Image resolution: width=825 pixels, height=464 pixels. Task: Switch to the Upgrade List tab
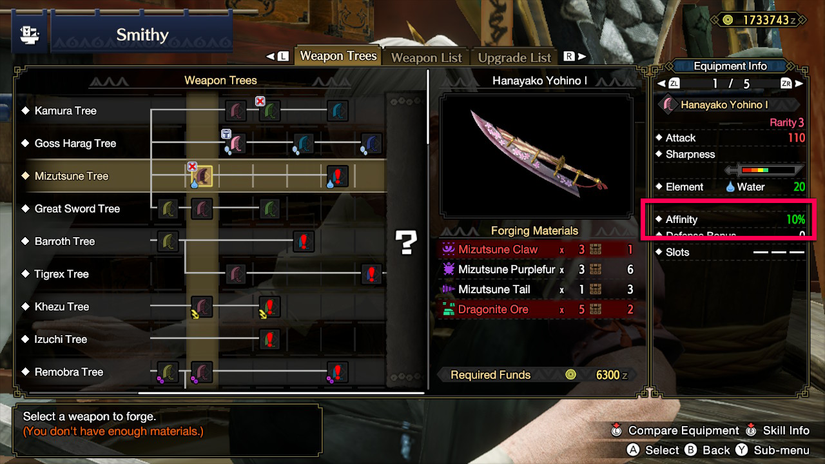pyautogui.click(x=514, y=58)
